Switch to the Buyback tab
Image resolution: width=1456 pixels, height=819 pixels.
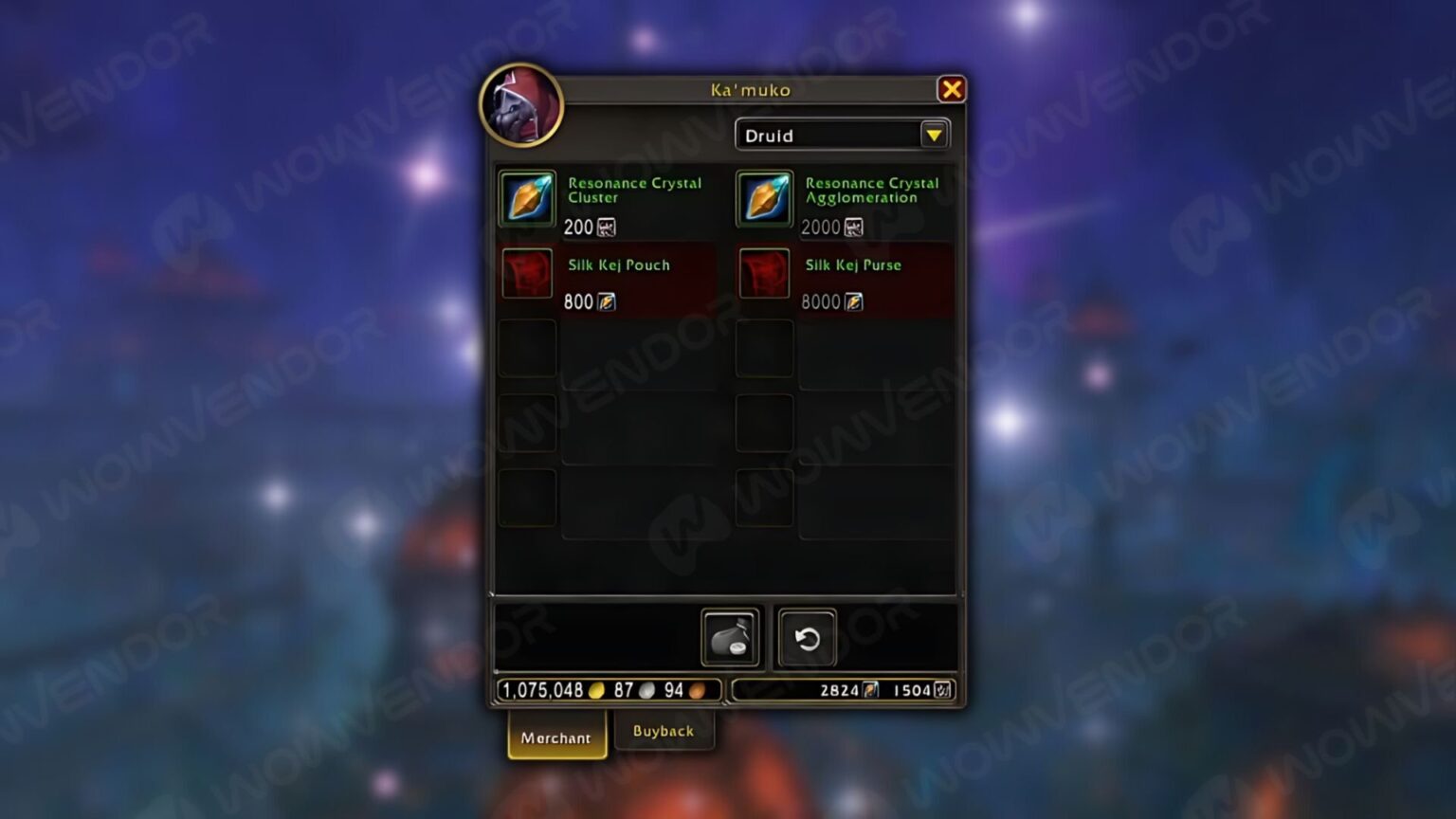(x=664, y=731)
